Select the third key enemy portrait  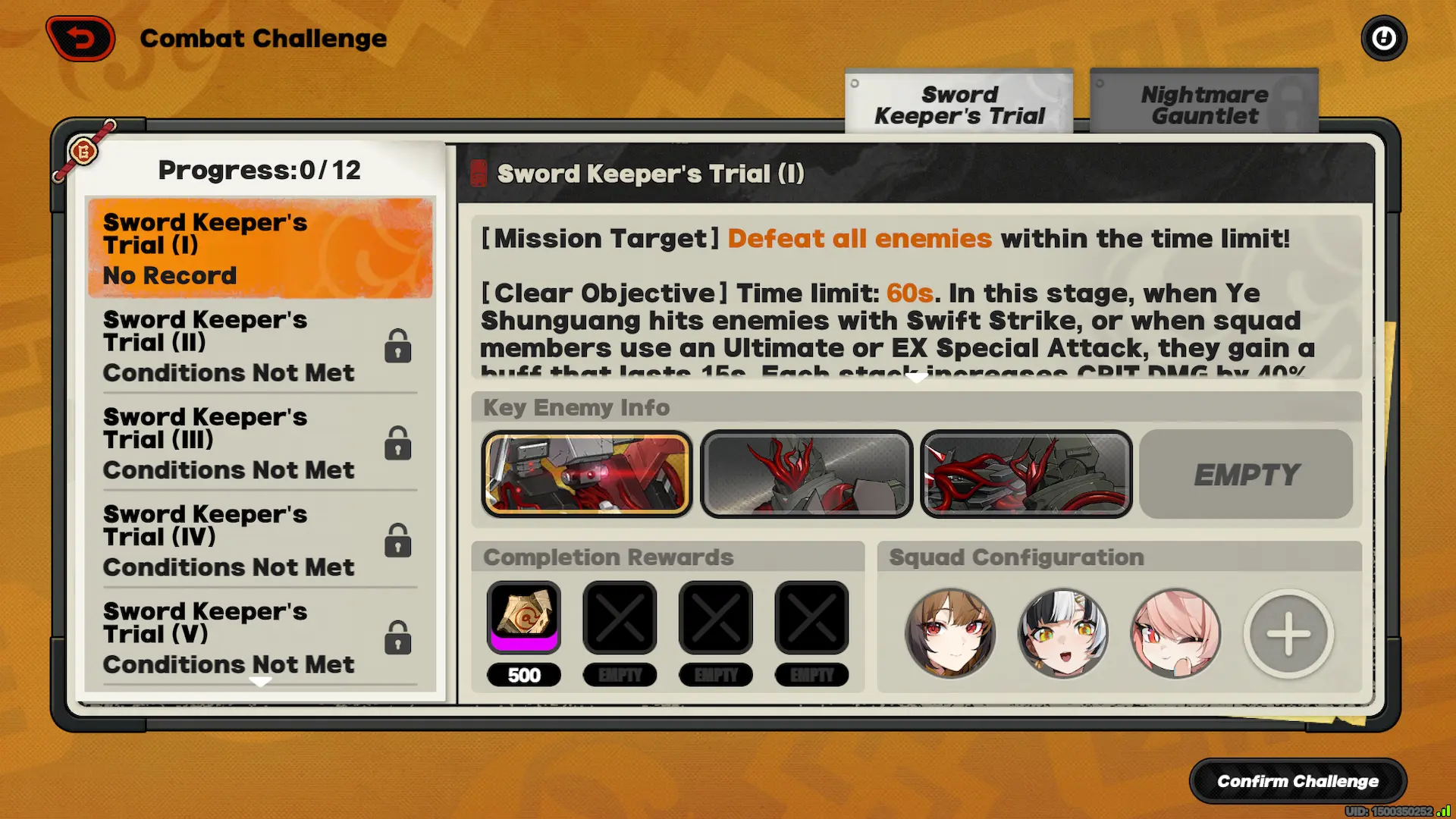click(x=1026, y=474)
